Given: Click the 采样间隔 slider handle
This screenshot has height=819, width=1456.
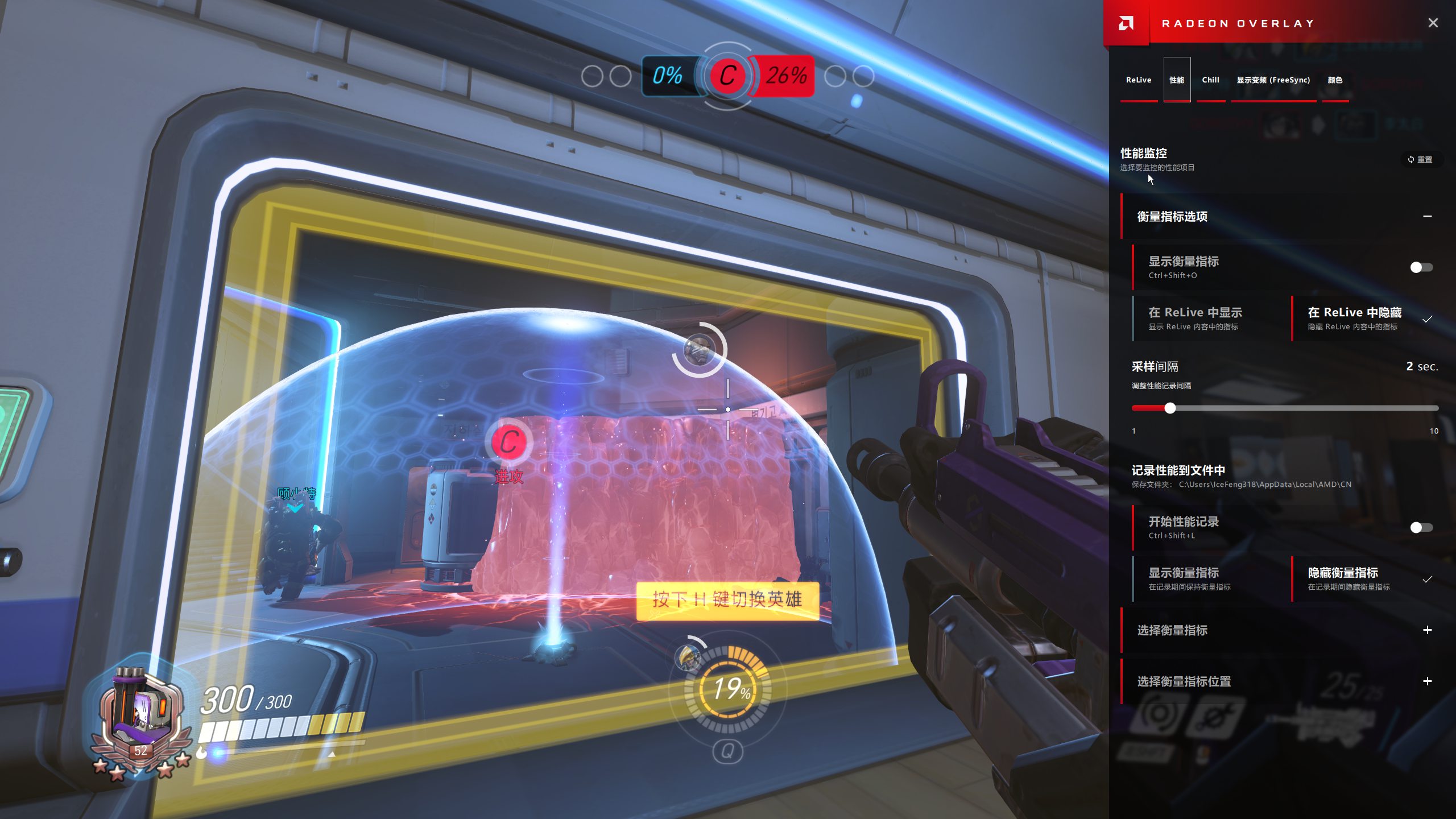Looking at the screenshot, I should pyautogui.click(x=1170, y=408).
